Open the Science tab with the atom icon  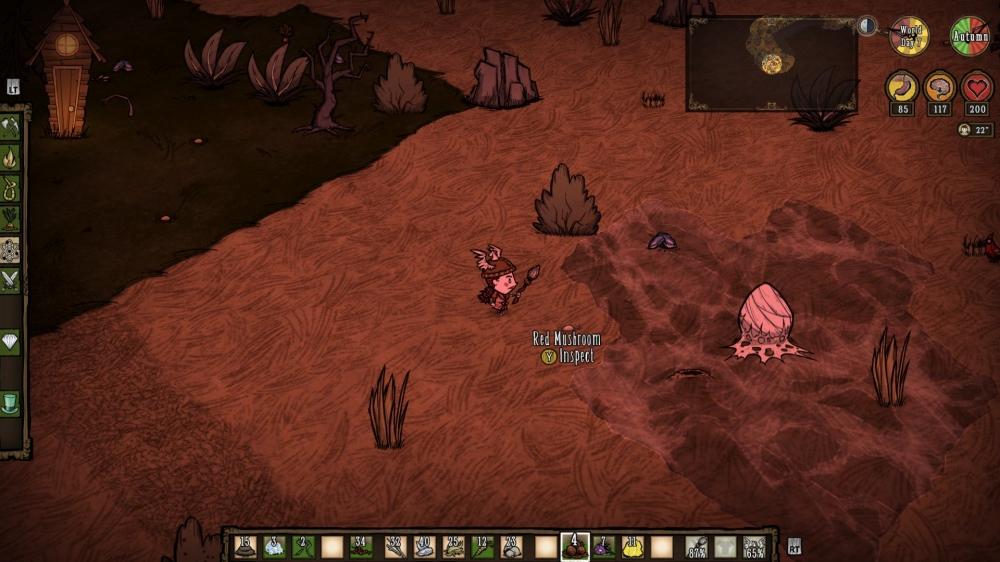10,249
